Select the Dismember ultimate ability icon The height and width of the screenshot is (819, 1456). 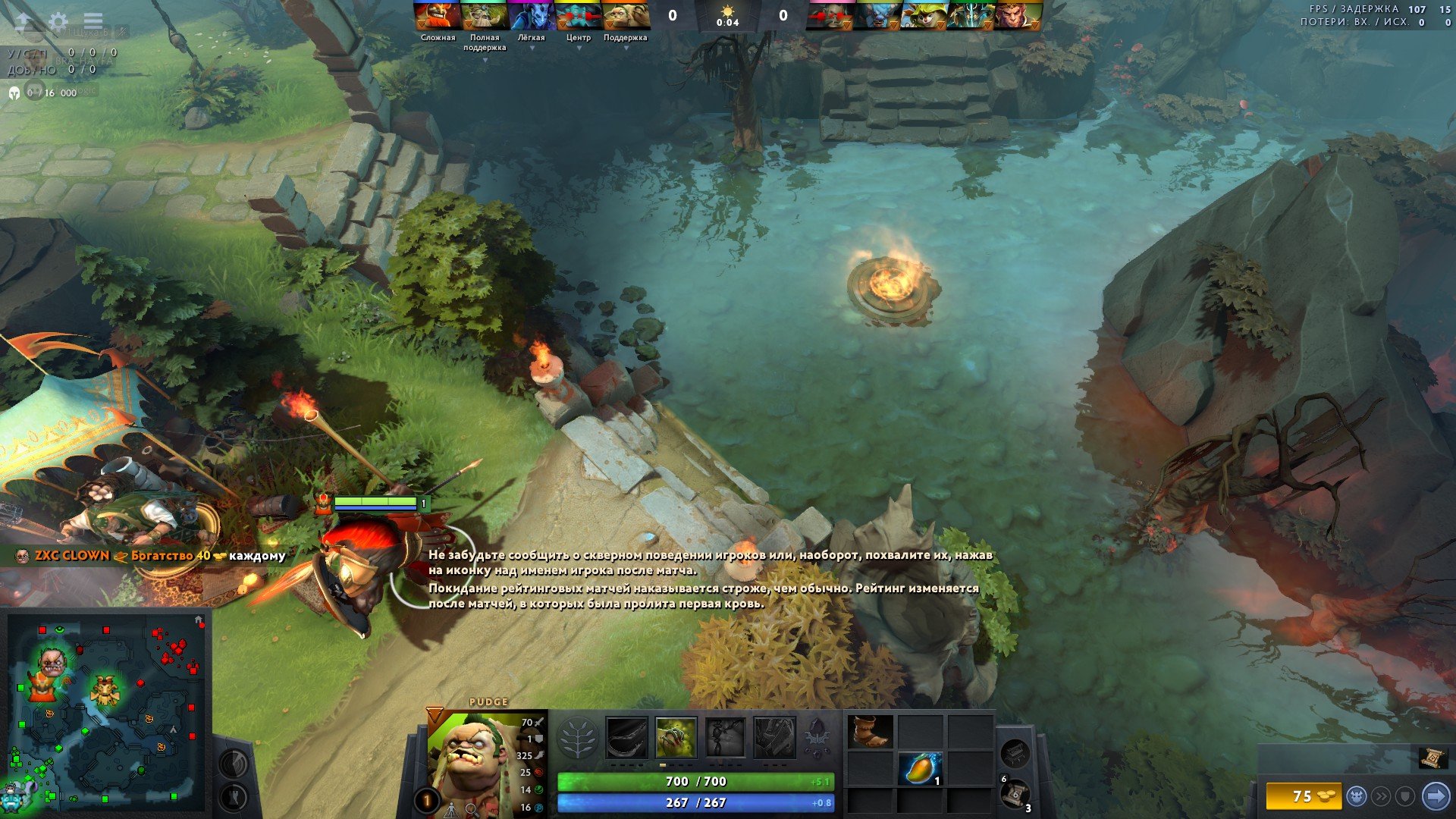click(x=774, y=737)
